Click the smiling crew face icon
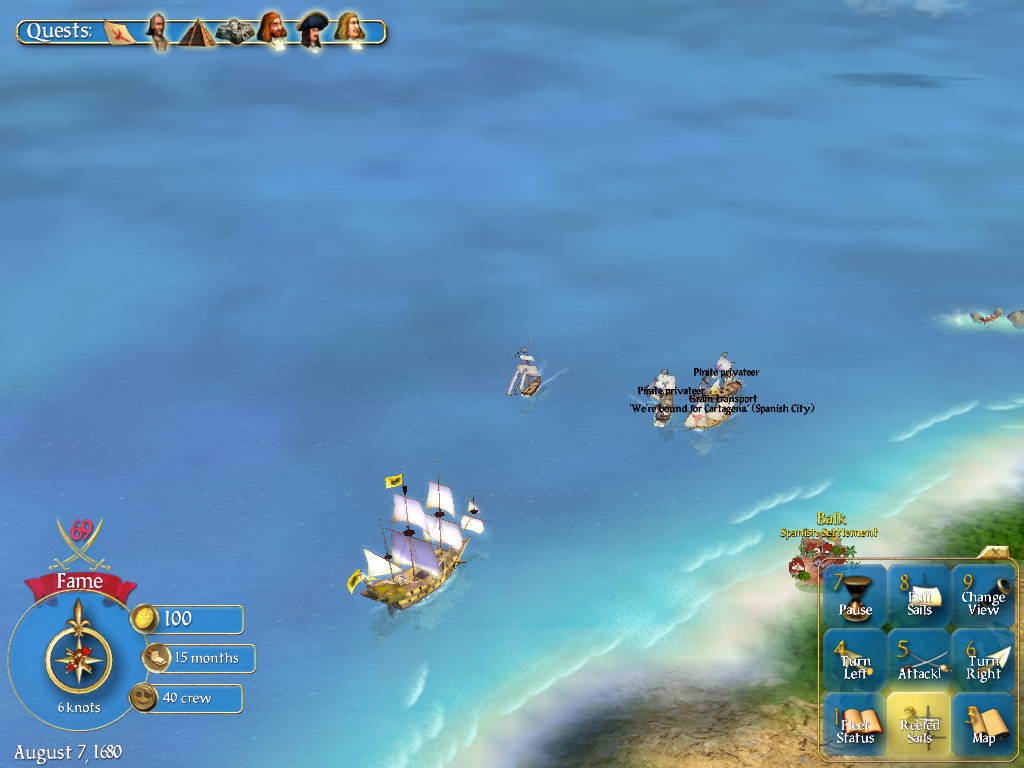The height and width of the screenshot is (768, 1024). [145, 698]
